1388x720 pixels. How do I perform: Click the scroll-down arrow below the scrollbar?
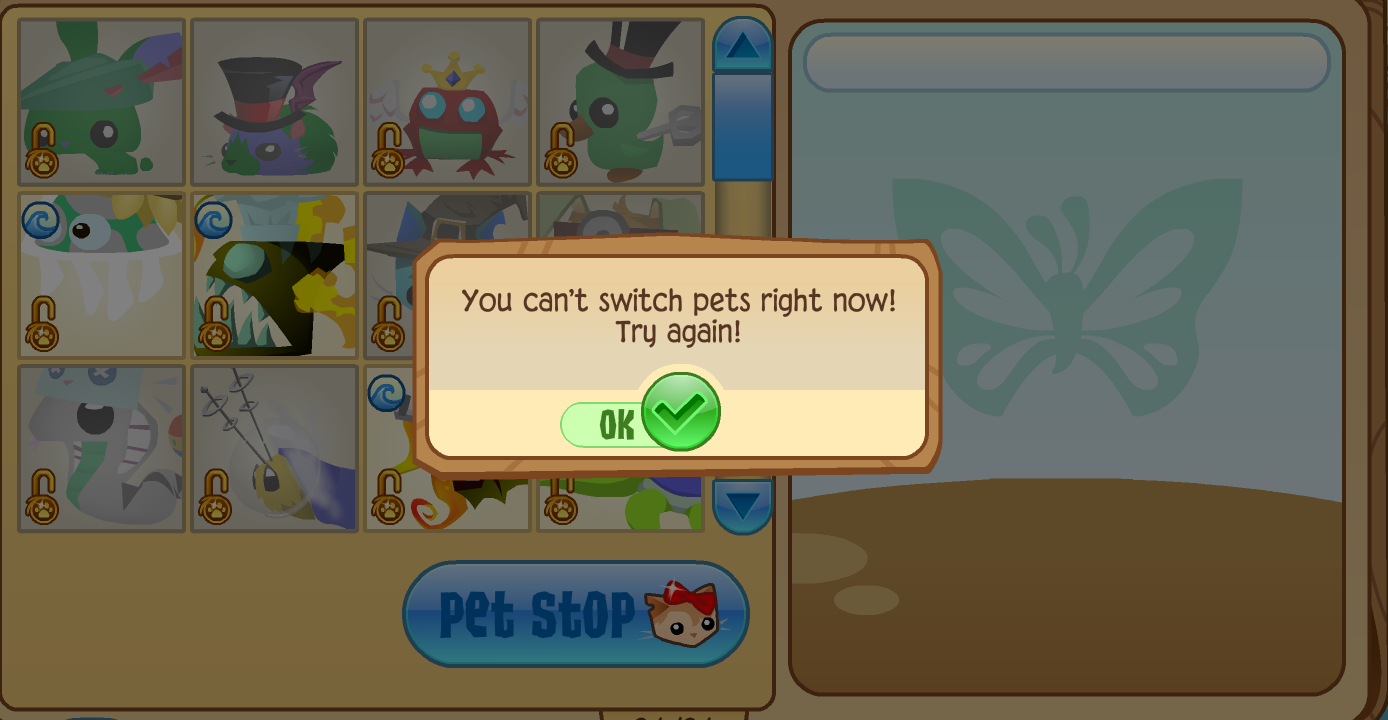pos(742,508)
